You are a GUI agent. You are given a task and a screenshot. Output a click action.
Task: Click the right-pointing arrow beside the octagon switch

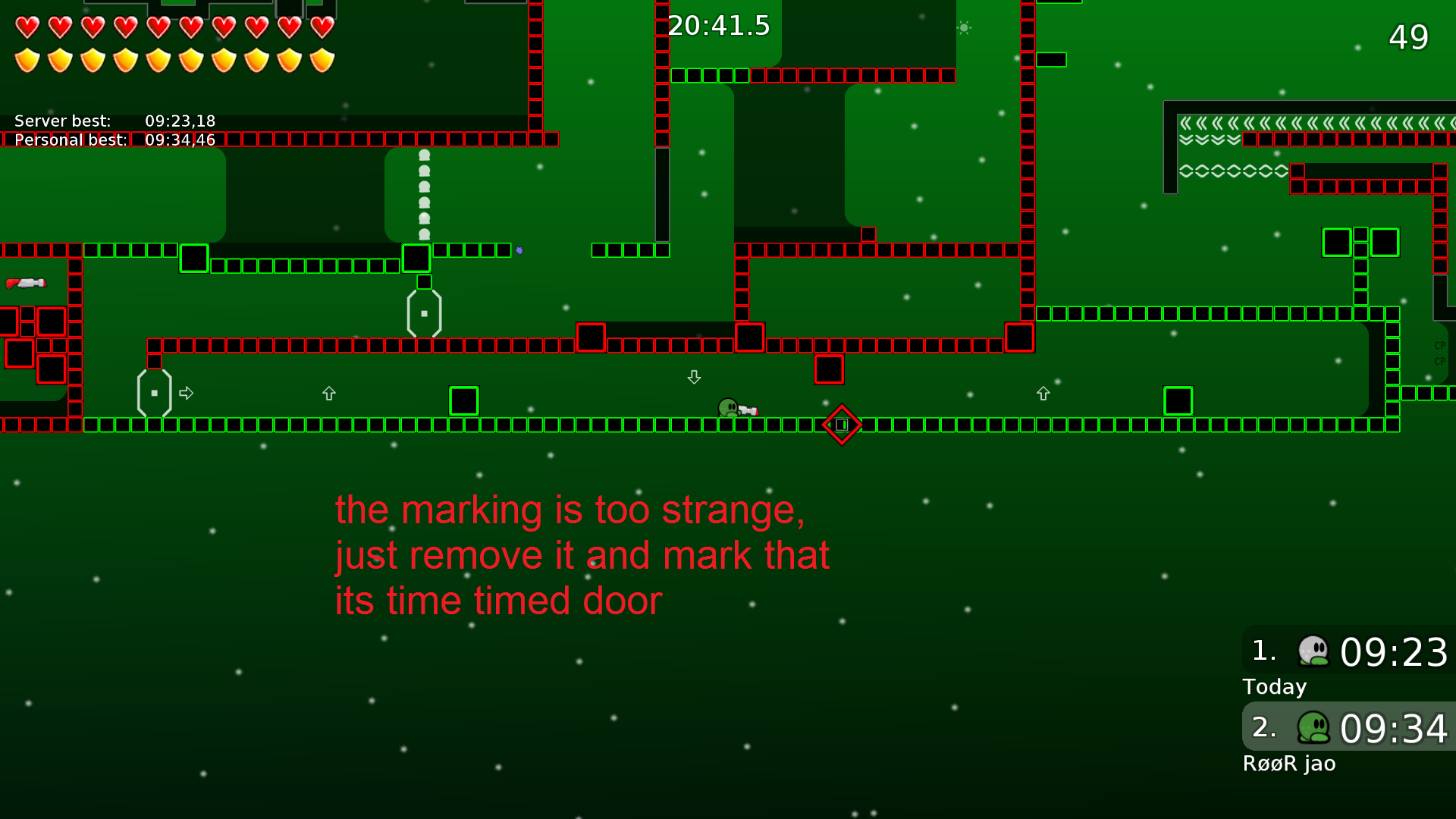pos(187,393)
